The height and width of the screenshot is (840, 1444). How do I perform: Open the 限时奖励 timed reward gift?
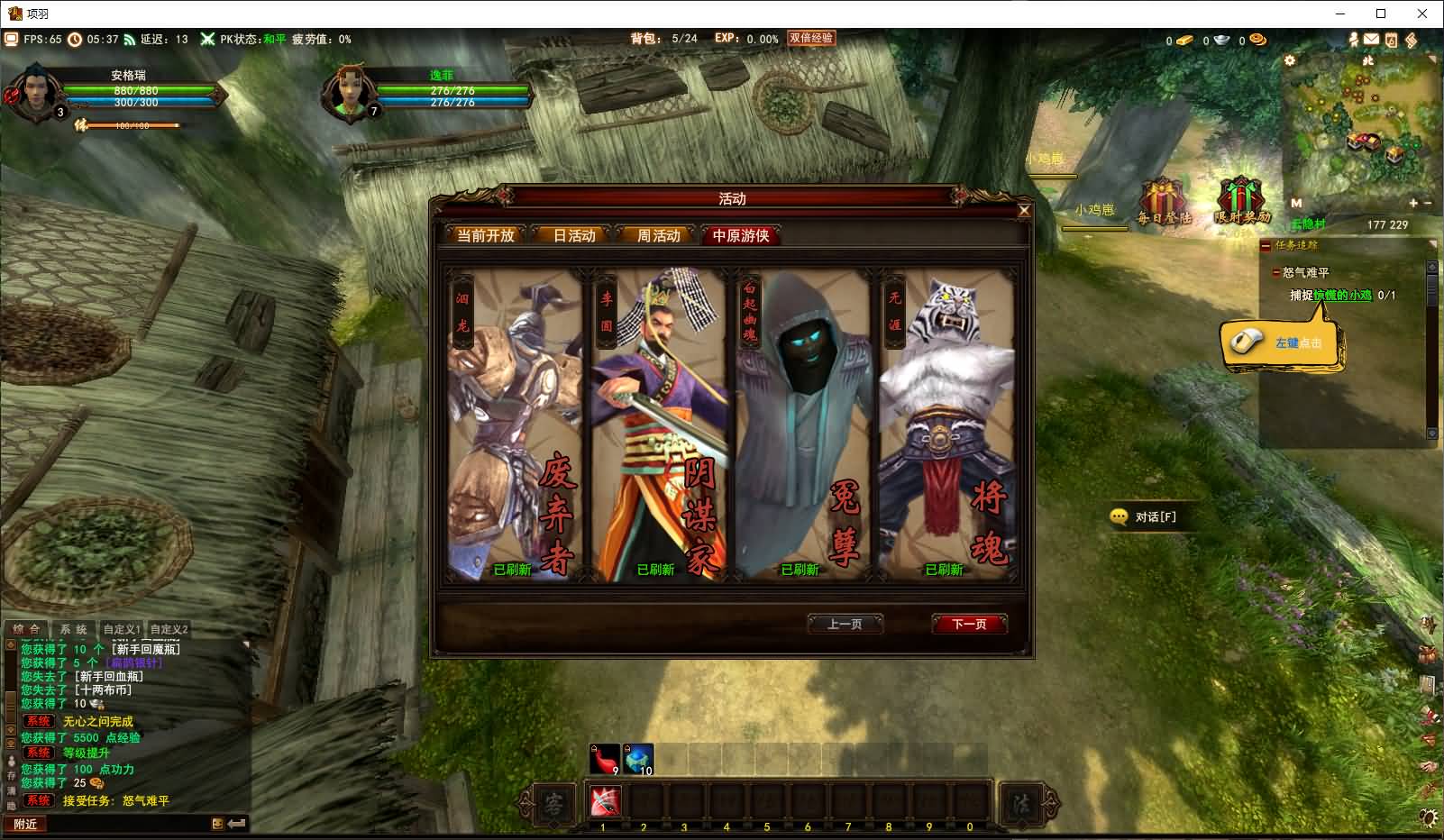point(1241,201)
